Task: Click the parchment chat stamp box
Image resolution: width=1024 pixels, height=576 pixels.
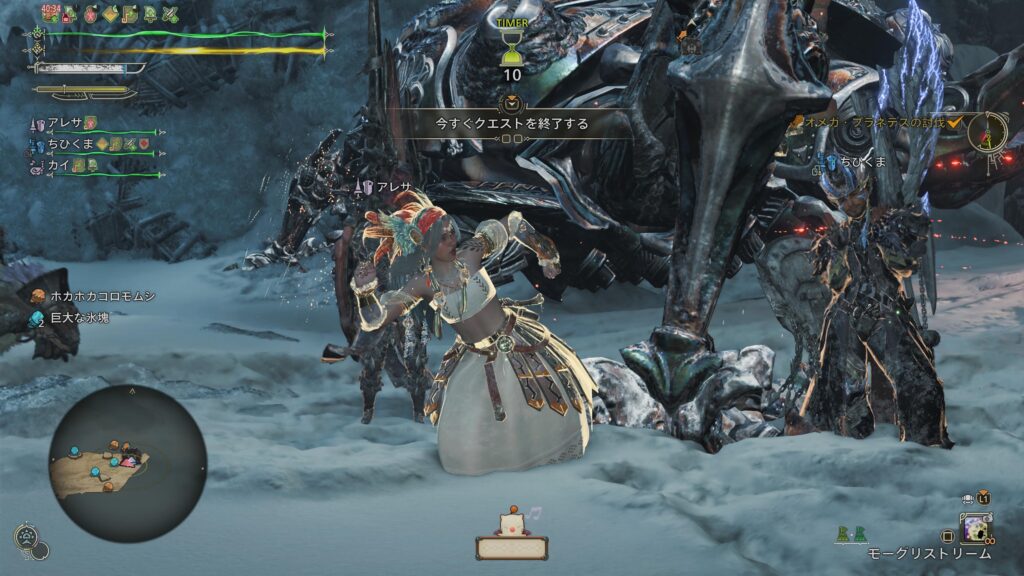Action: (511, 546)
